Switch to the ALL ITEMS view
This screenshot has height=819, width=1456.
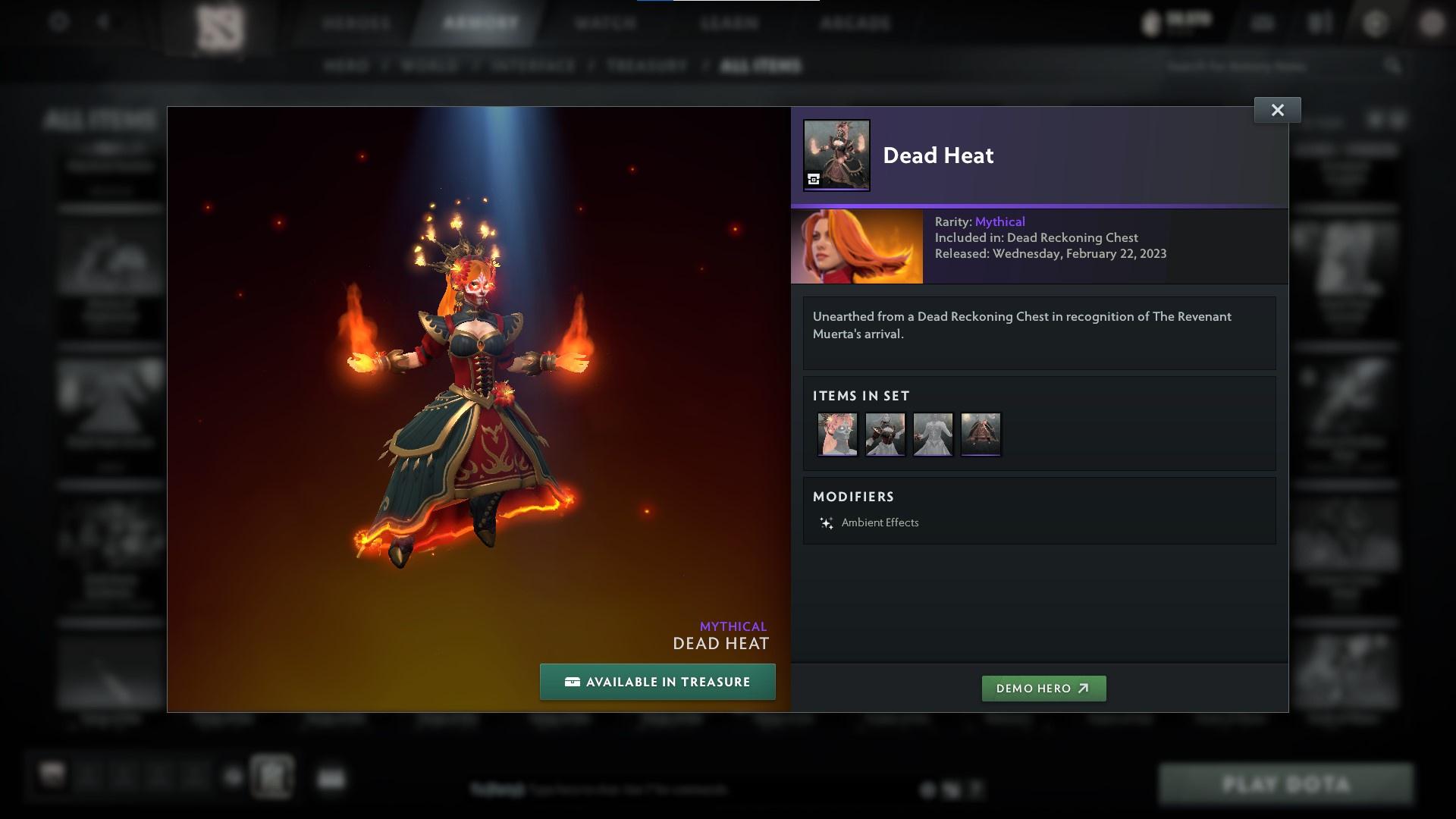761,66
